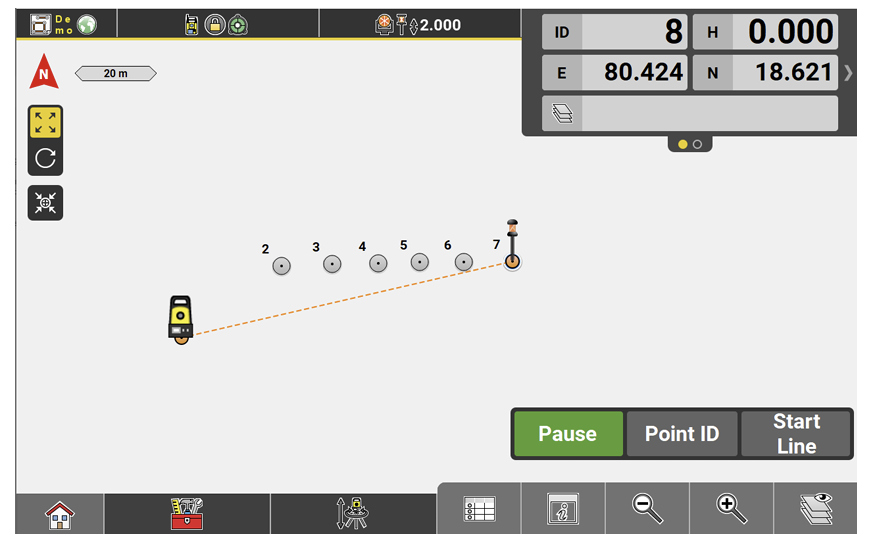Click the red north arrow compass

point(44,73)
